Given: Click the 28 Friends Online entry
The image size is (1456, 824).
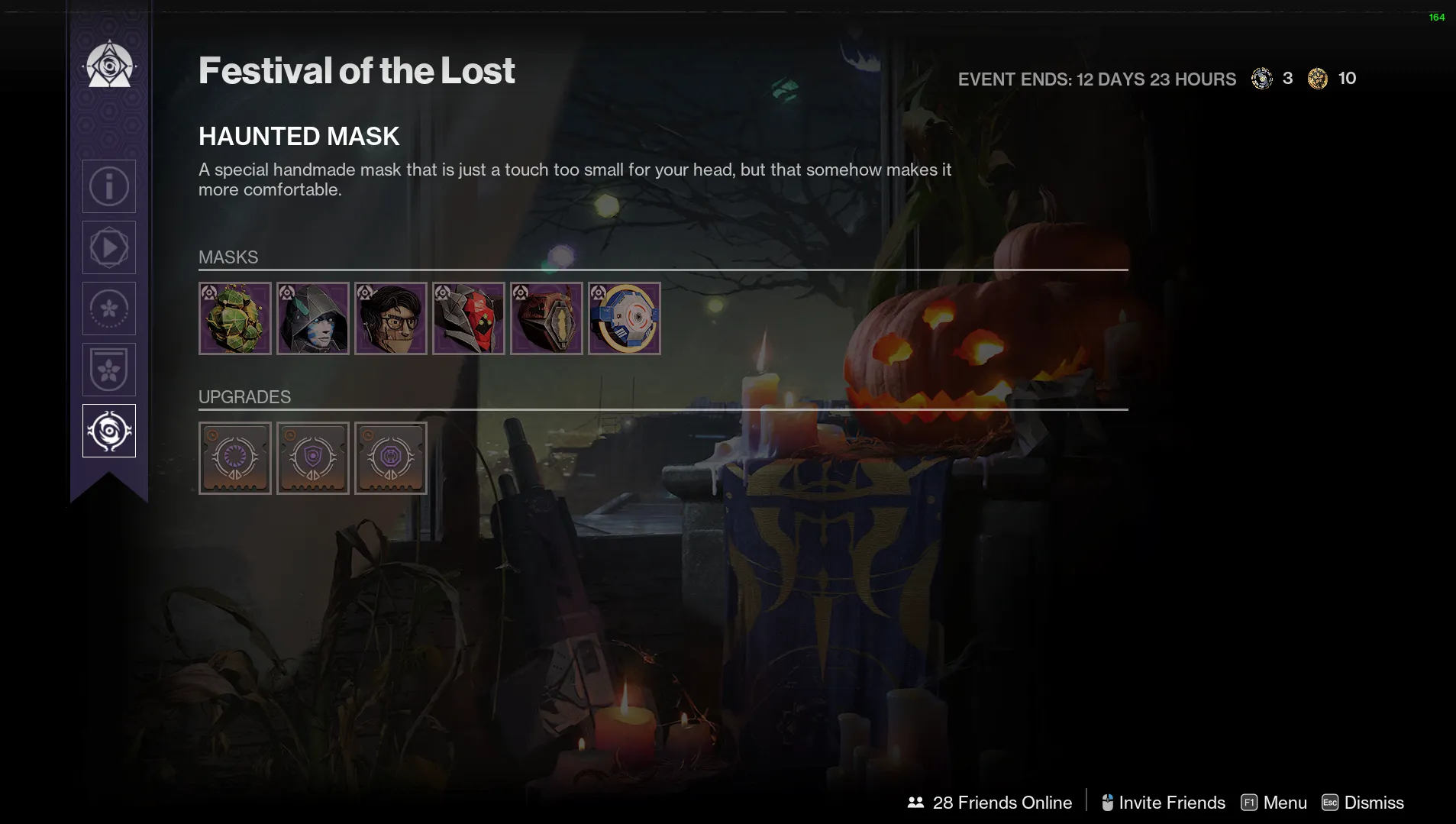Looking at the screenshot, I should point(1002,802).
